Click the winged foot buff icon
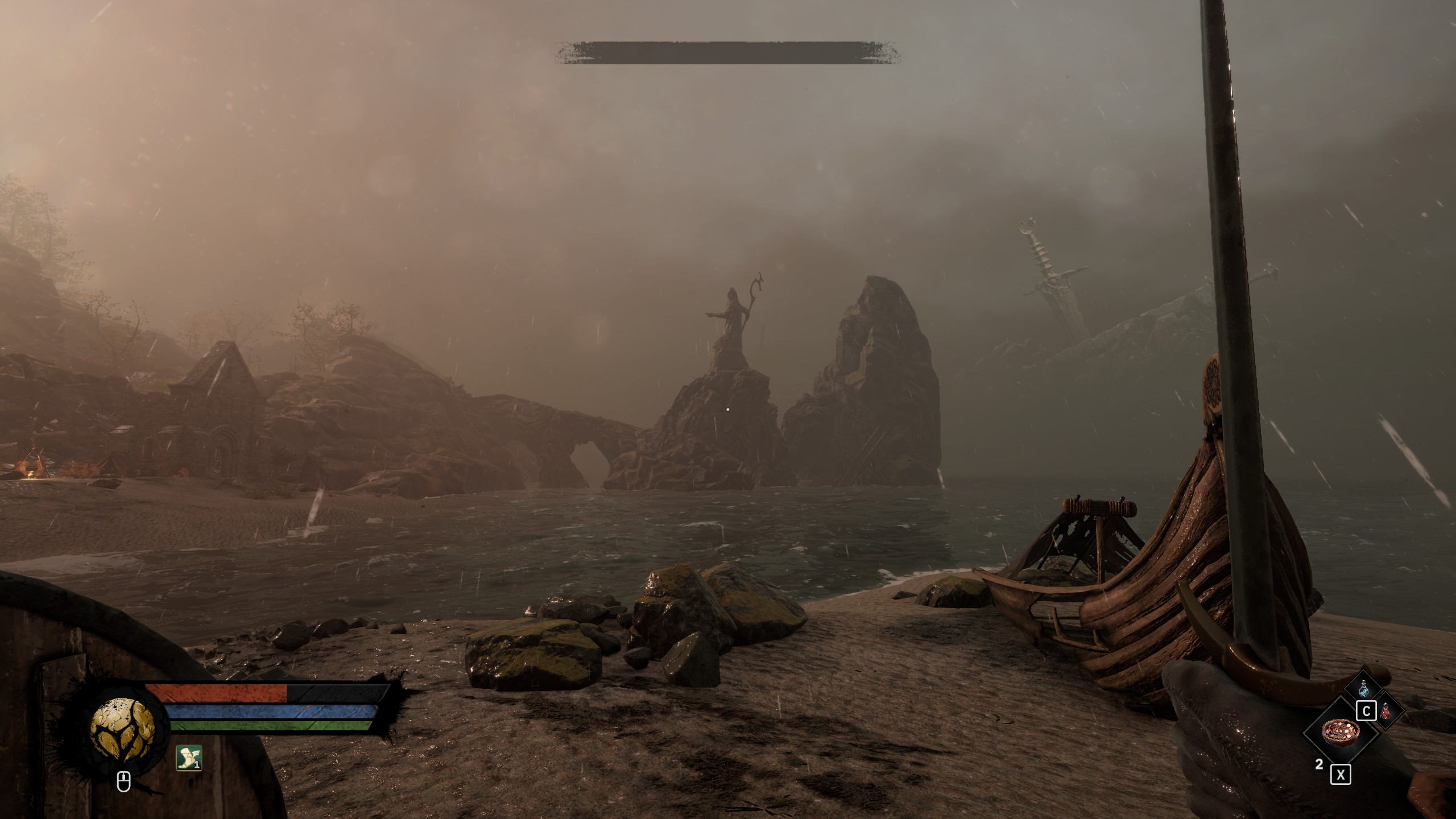 click(189, 758)
